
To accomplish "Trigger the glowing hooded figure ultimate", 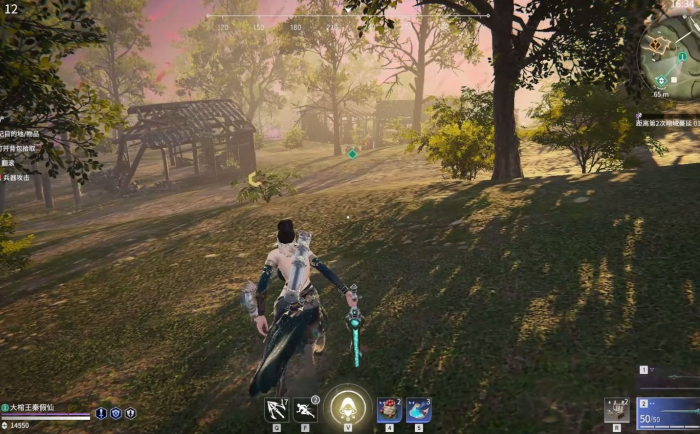I will (347, 406).
